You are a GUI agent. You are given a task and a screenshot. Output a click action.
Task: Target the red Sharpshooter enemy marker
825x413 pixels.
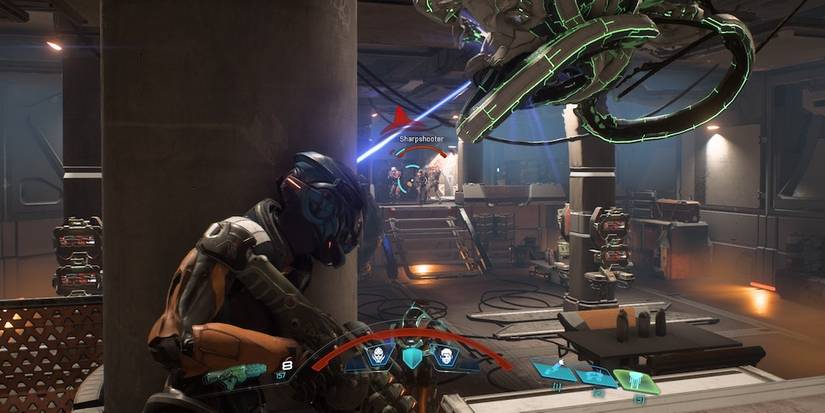click(x=400, y=122)
